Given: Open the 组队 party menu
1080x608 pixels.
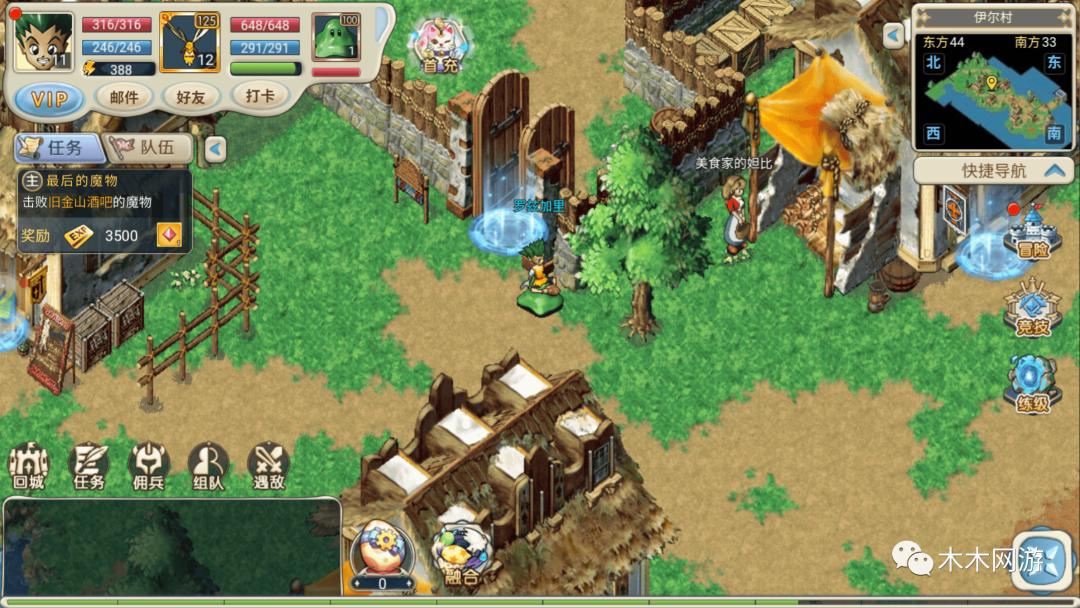Looking at the screenshot, I should (208, 465).
